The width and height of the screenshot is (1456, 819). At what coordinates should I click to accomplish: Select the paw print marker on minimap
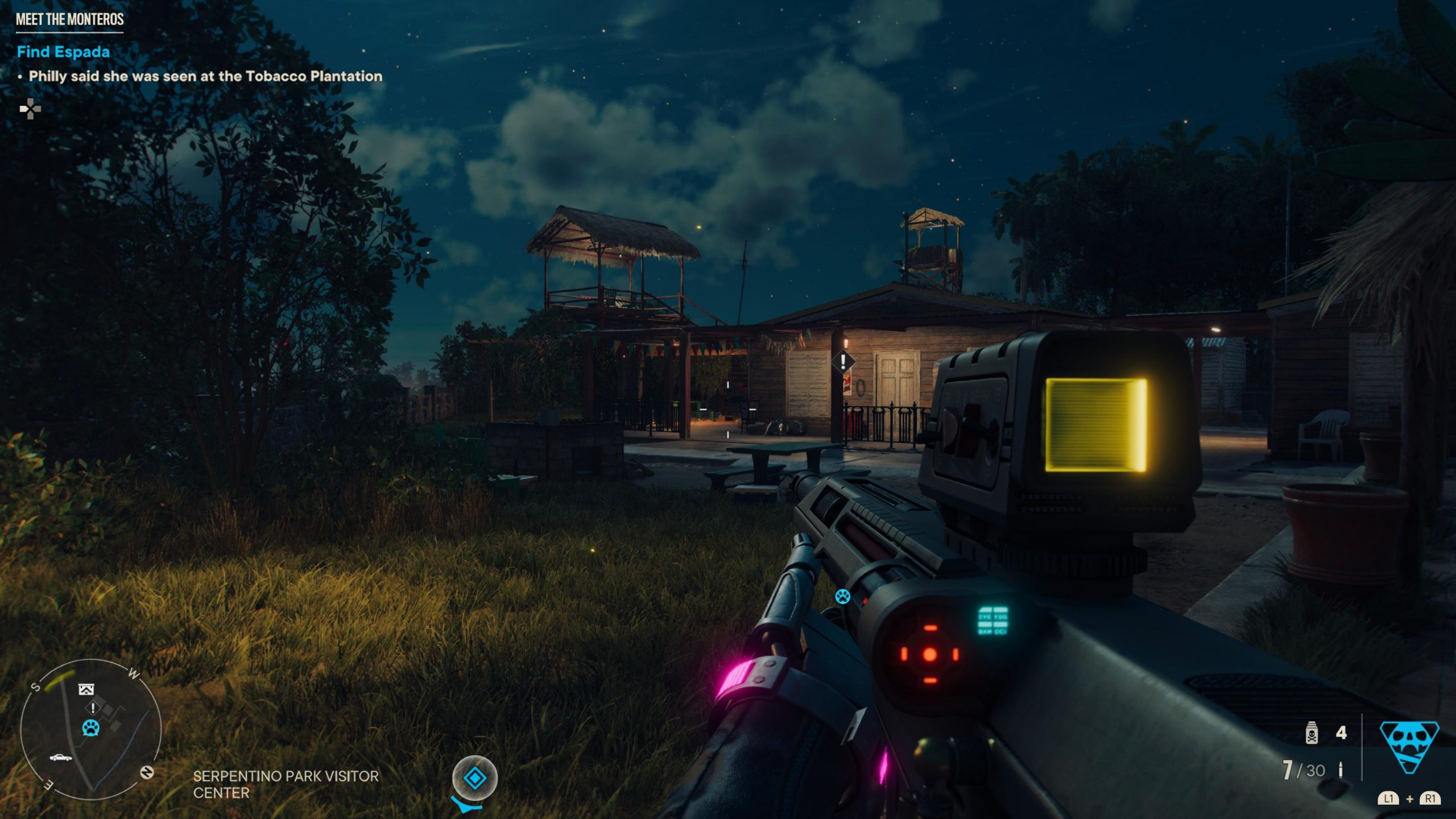(91, 727)
